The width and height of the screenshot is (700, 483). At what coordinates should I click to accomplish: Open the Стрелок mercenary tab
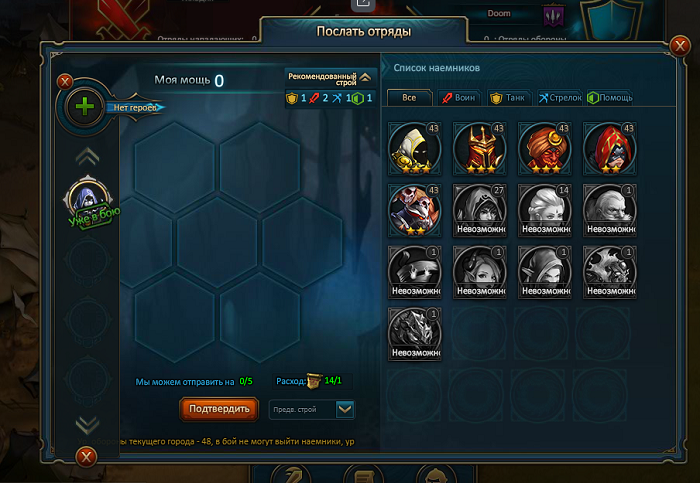click(x=558, y=97)
